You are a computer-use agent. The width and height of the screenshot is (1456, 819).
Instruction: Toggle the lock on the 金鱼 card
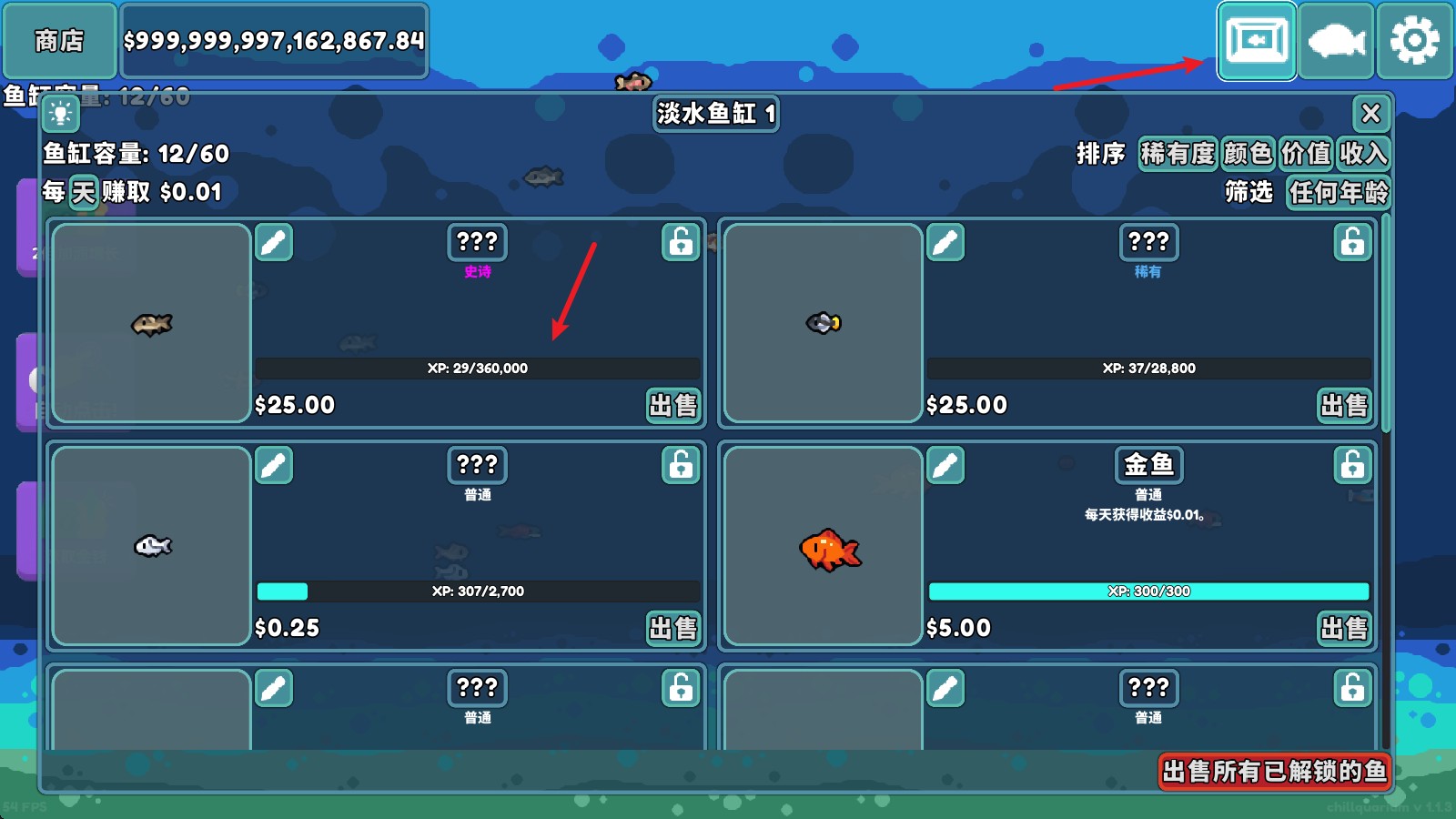[1352, 465]
